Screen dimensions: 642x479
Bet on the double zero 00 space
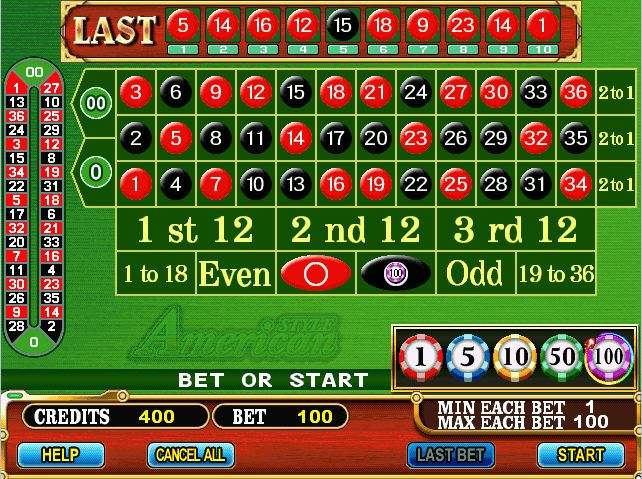click(96, 103)
